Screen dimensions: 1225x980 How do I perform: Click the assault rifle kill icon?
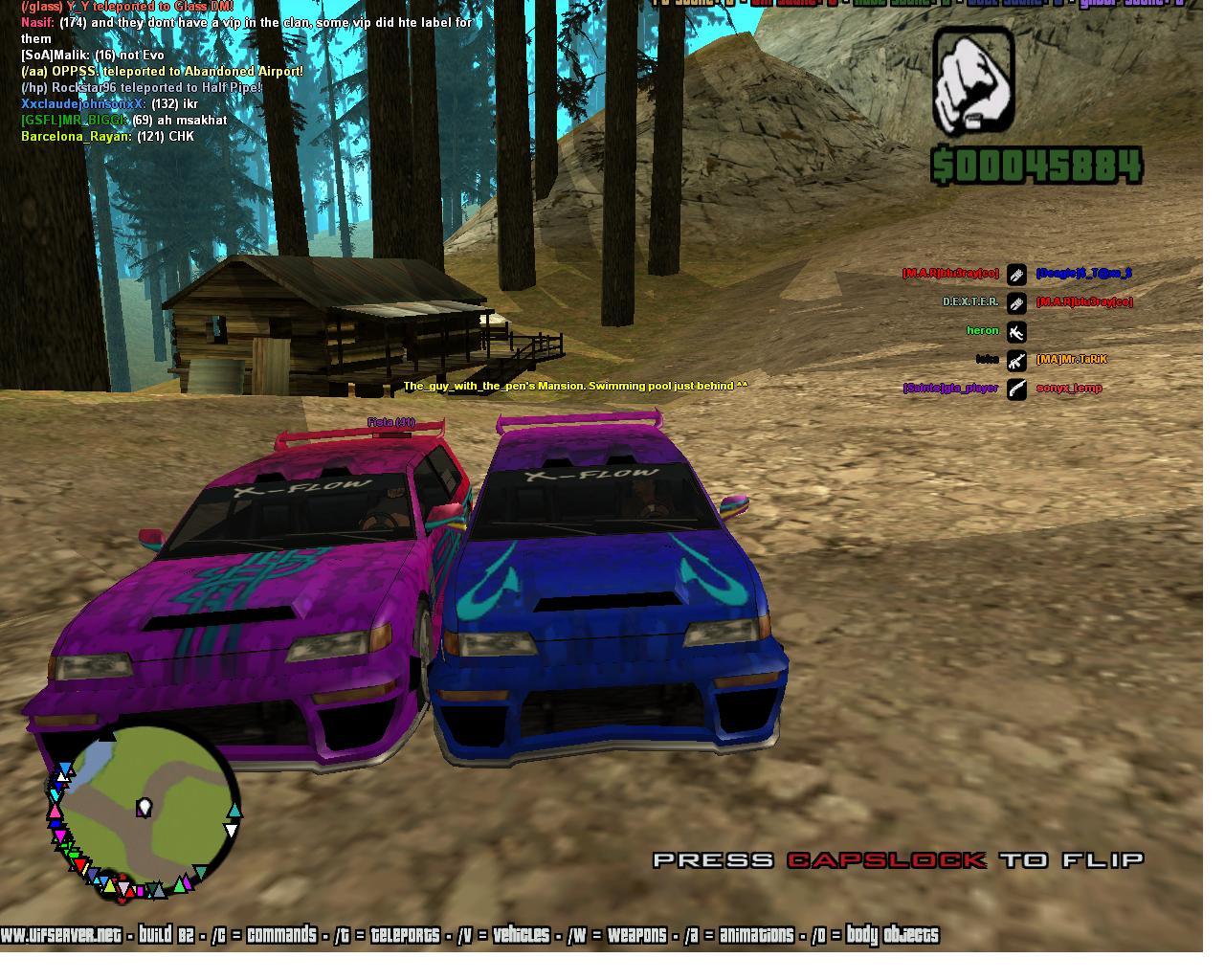coord(1016,360)
